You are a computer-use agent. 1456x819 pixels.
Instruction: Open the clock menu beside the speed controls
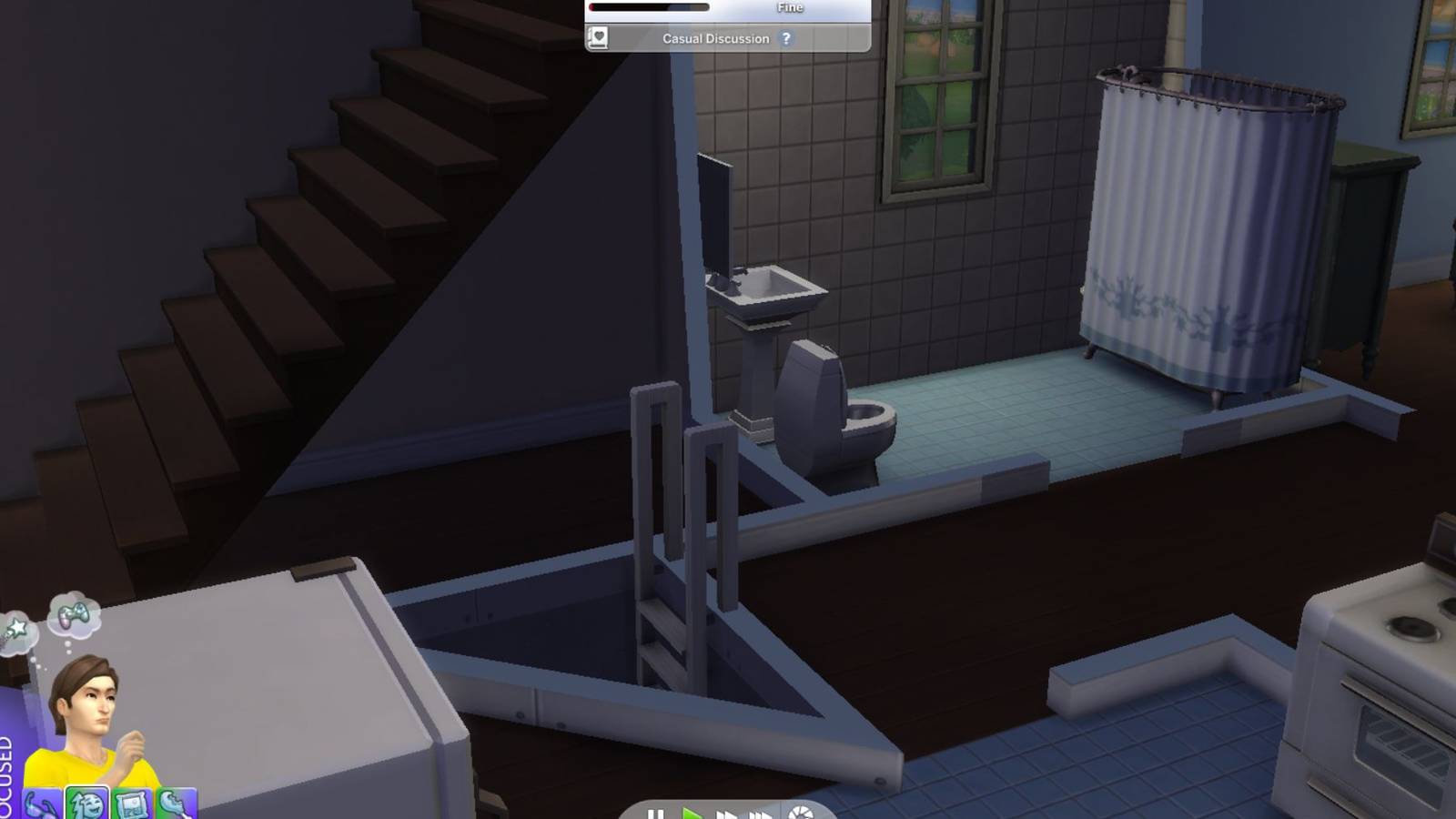point(800,815)
